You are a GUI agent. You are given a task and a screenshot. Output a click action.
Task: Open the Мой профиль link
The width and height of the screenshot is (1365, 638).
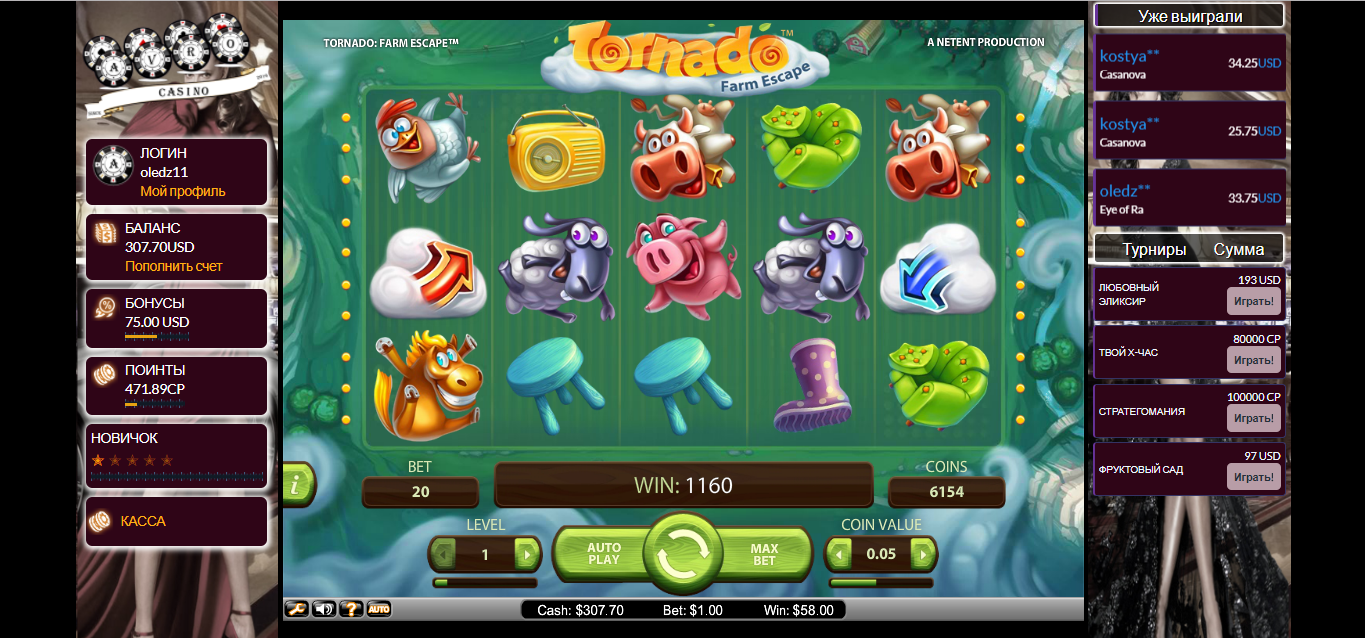183,191
